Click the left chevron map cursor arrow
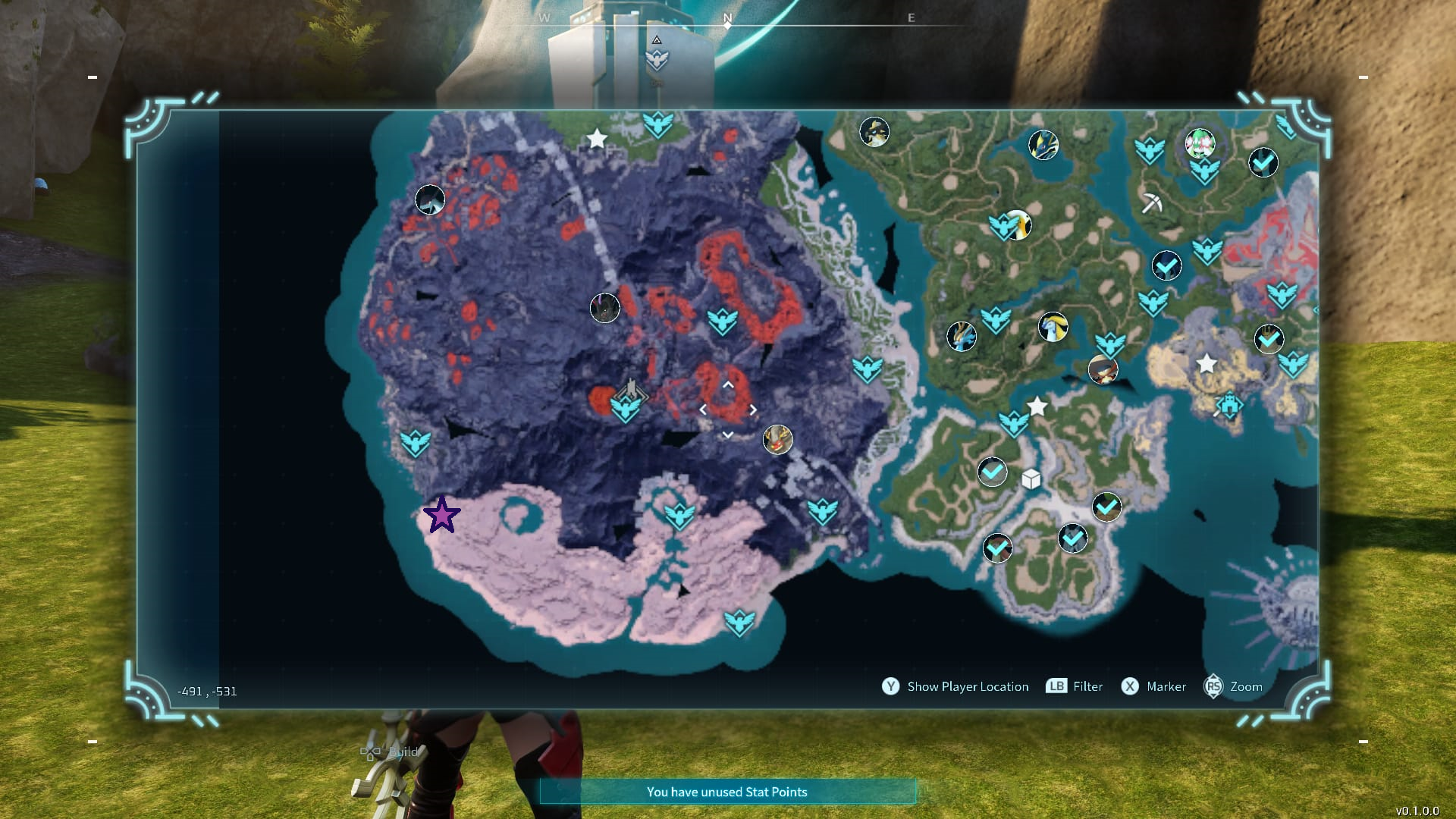Screen dimensions: 1456x819 (703, 409)
